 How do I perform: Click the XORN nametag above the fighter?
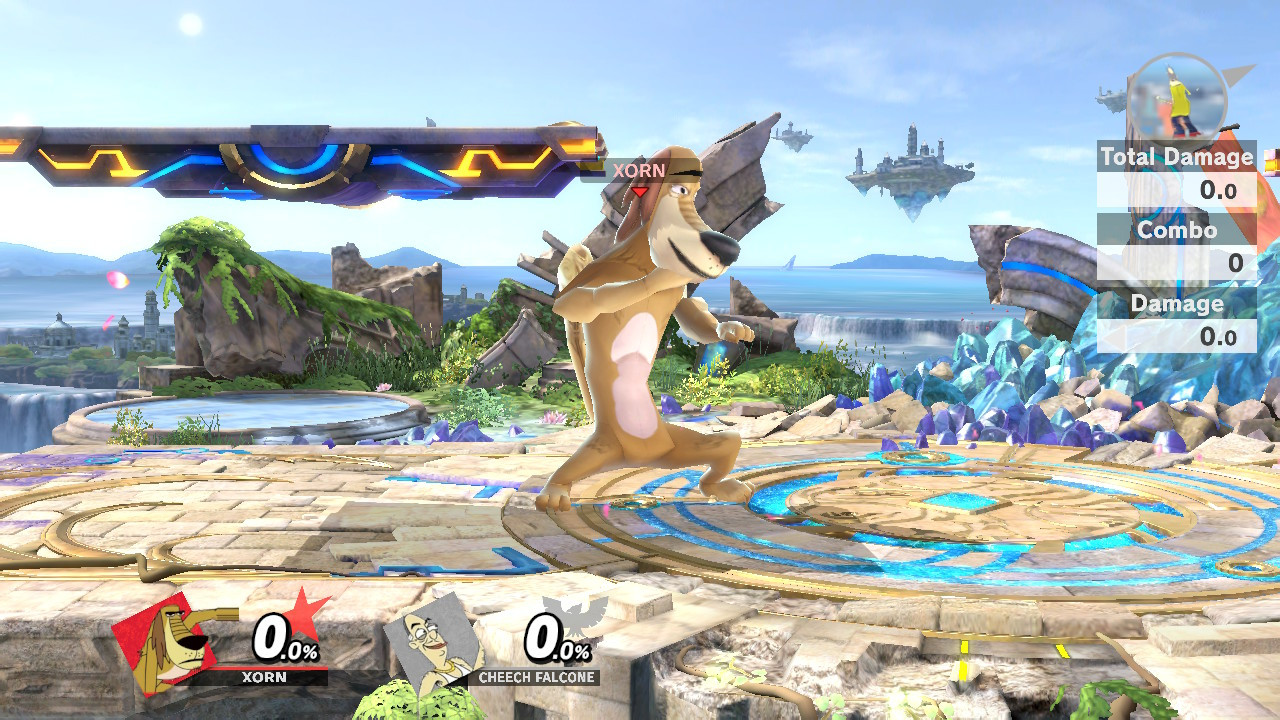tap(638, 170)
